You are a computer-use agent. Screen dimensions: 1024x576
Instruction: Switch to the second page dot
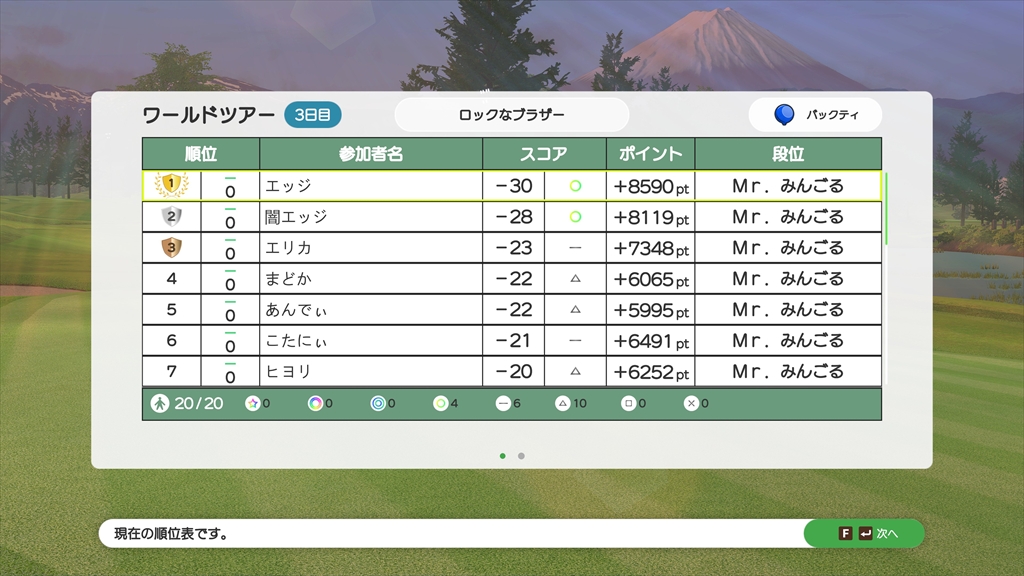point(521,456)
